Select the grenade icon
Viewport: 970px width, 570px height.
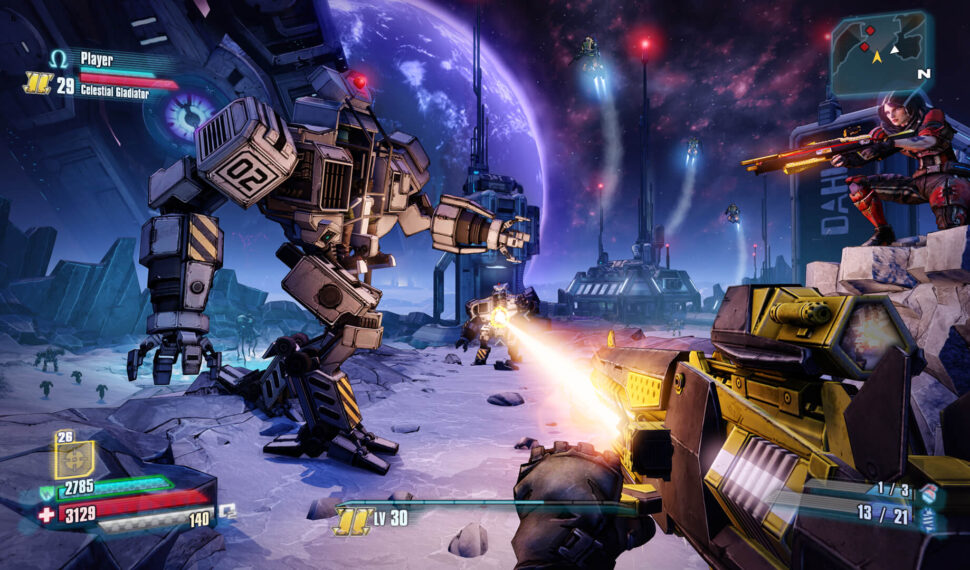click(929, 493)
